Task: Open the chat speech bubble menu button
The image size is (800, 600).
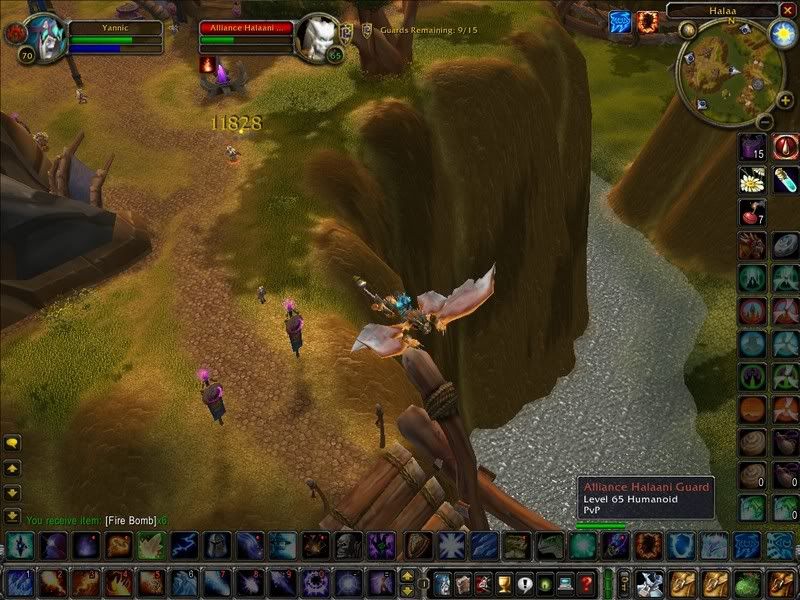Action: coord(12,442)
